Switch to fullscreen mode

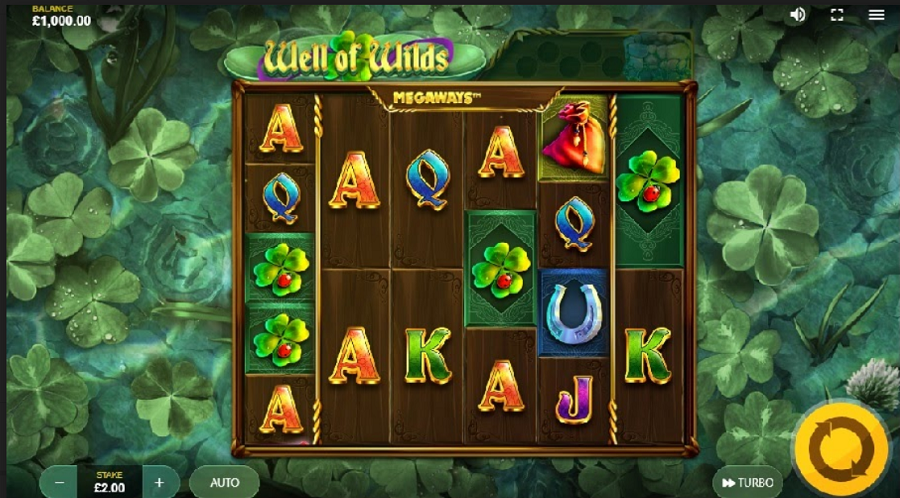(837, 14)
